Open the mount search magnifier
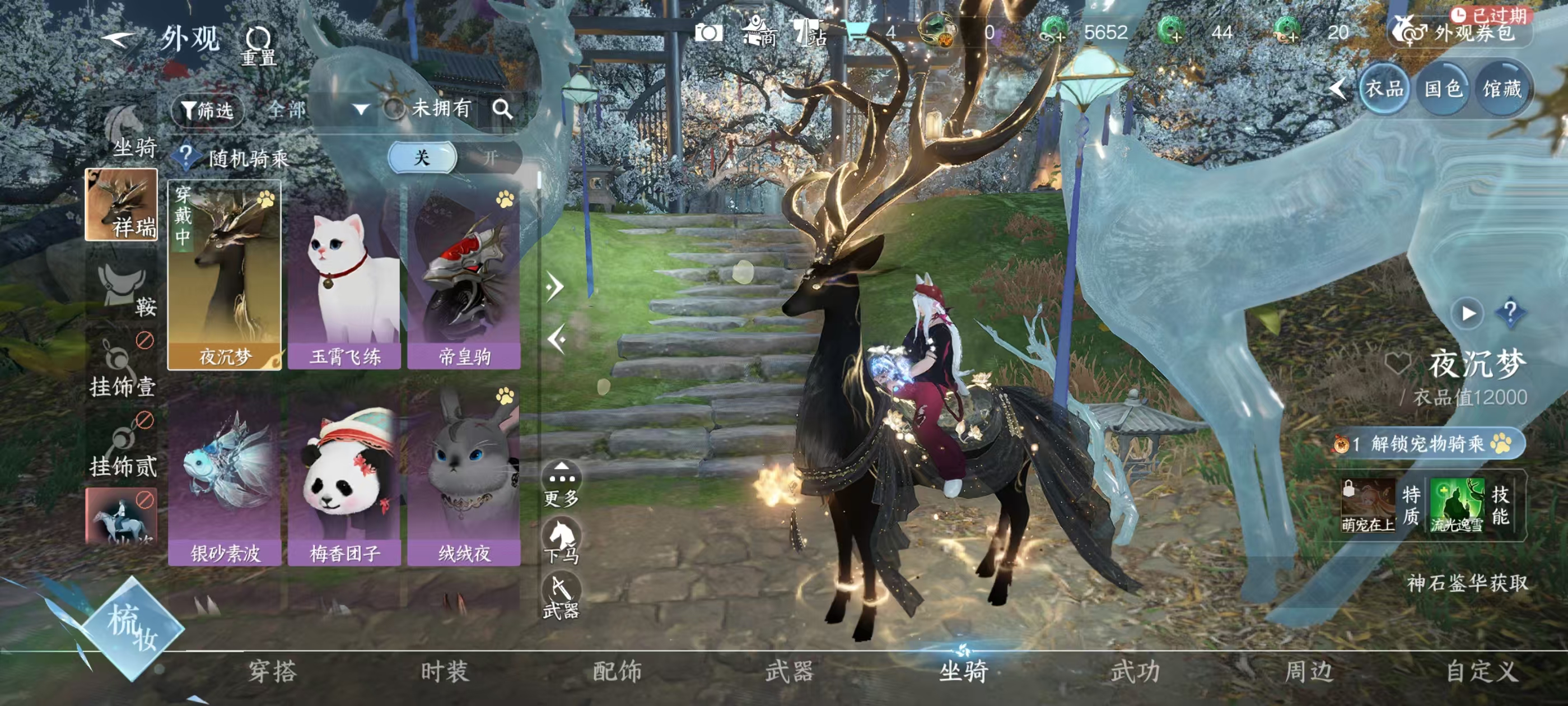 pos(502,109)
